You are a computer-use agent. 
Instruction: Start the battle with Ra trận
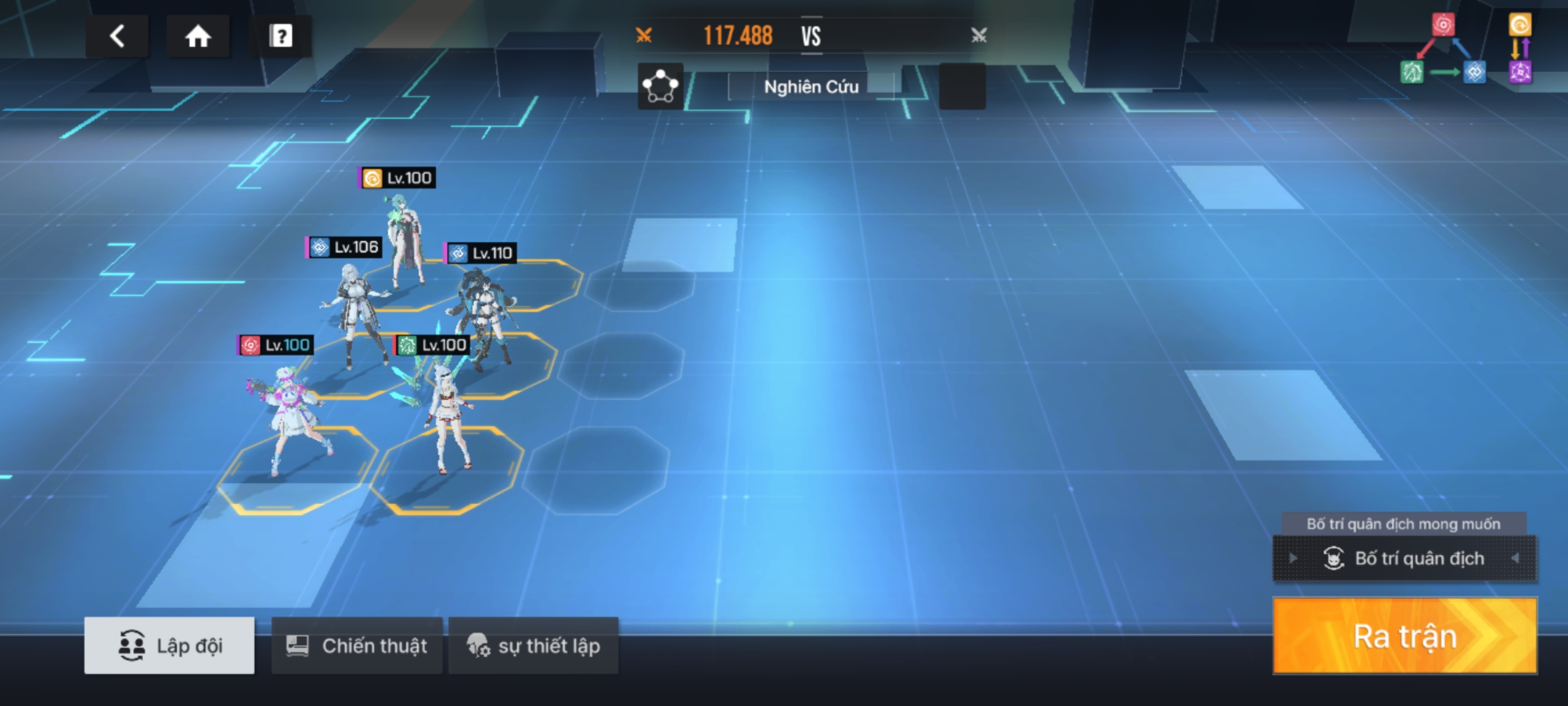point(1405,636)
